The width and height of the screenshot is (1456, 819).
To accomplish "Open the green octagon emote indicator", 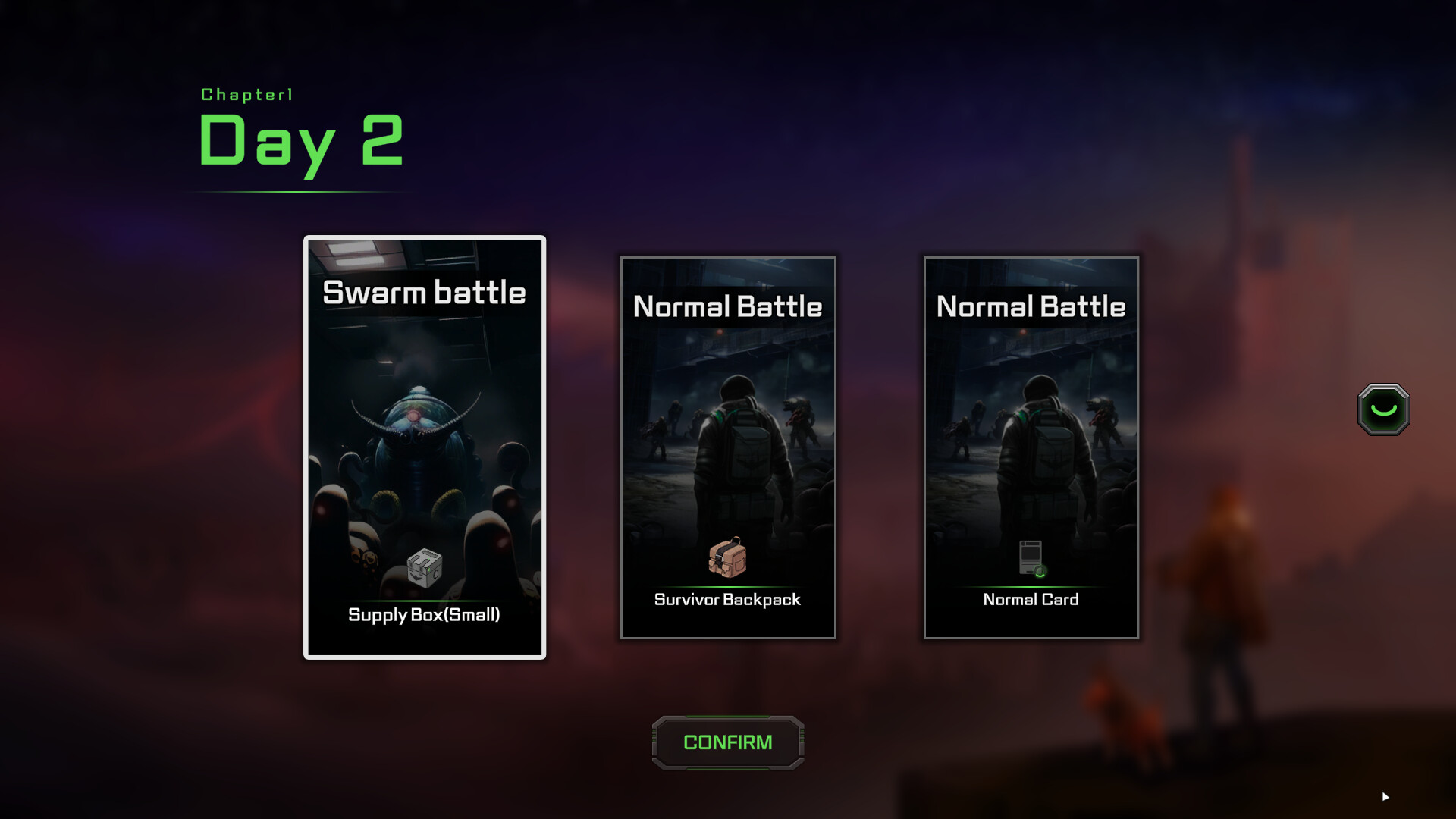I will (1385, 409).
